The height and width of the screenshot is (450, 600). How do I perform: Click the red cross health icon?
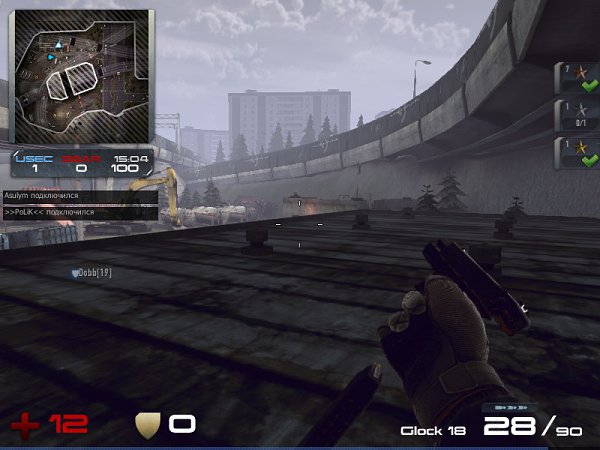(x=26, y=425)
